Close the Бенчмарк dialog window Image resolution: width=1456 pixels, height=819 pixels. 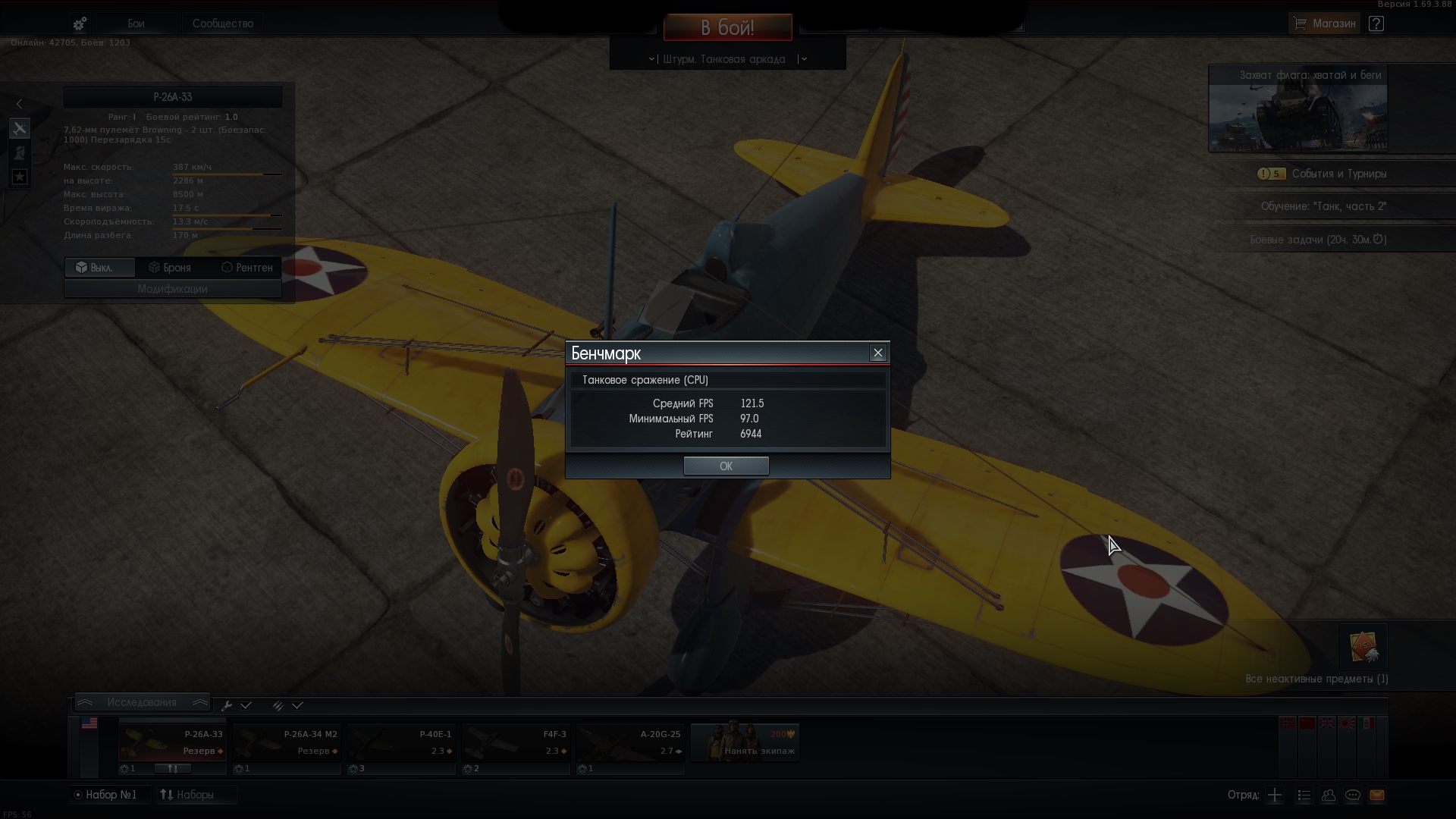coord(878,353)
